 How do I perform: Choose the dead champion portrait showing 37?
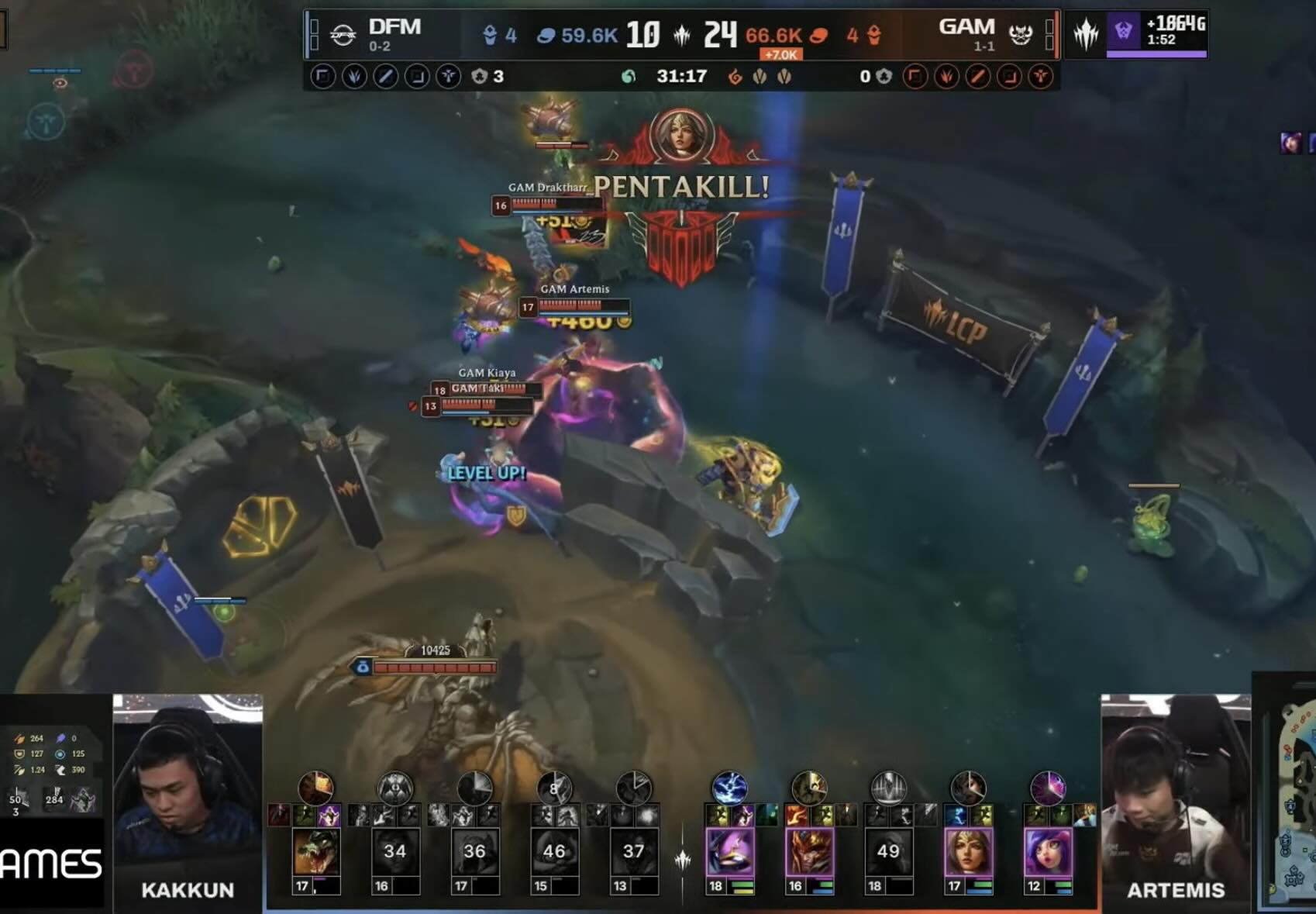[x=634, y=852]
